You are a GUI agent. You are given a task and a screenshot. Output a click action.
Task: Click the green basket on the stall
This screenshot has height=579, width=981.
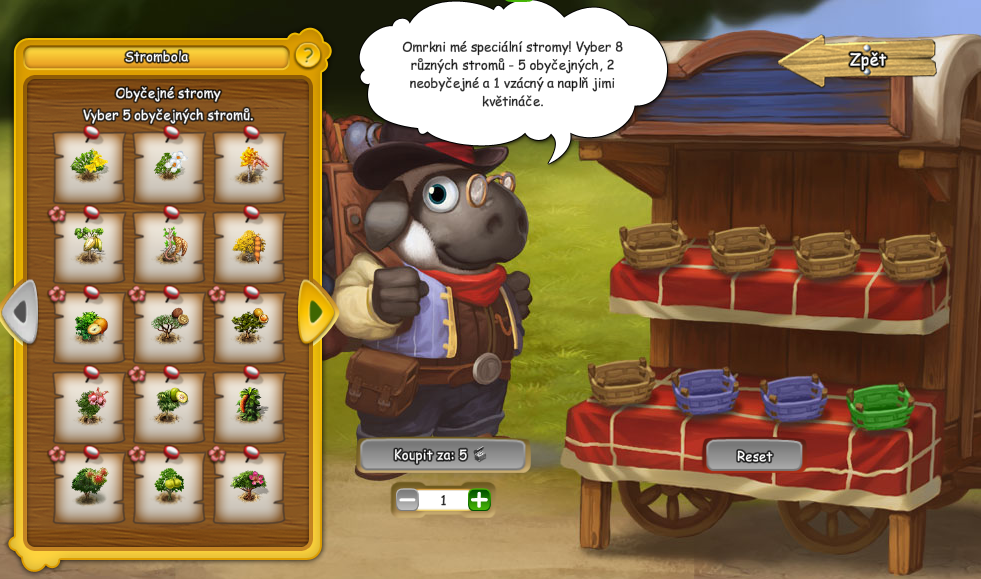coord(880,406)
